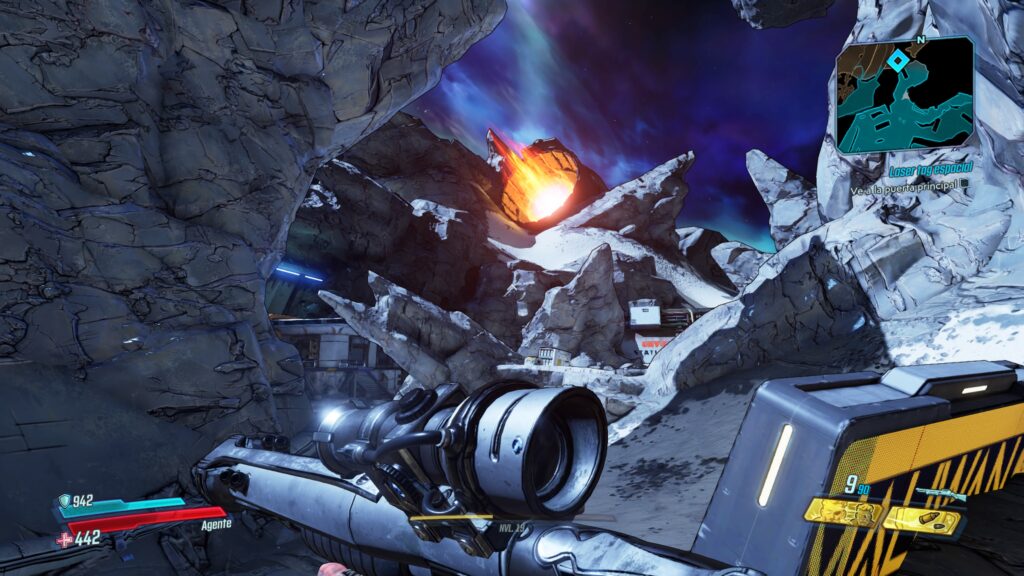Select the yellow grenade slot icon

923,520
